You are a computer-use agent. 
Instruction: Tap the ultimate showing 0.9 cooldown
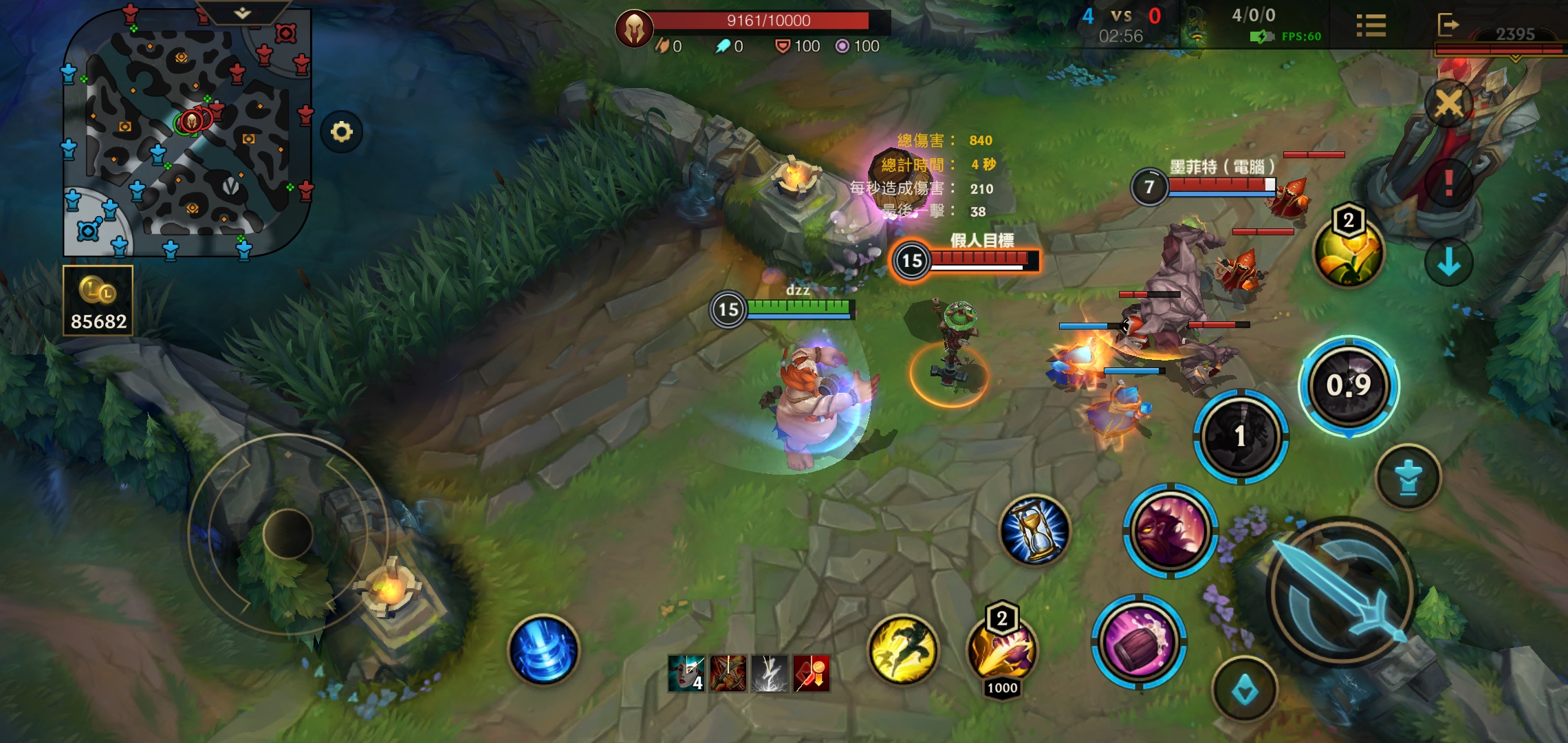(x=1349, y=385)
